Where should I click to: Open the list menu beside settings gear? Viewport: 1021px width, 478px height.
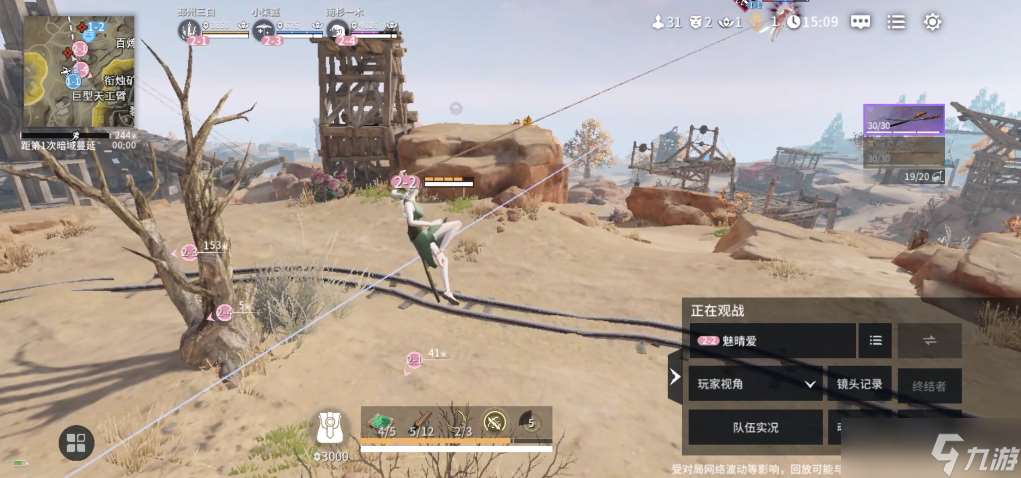pyautogui.click(x=897, y=21)
